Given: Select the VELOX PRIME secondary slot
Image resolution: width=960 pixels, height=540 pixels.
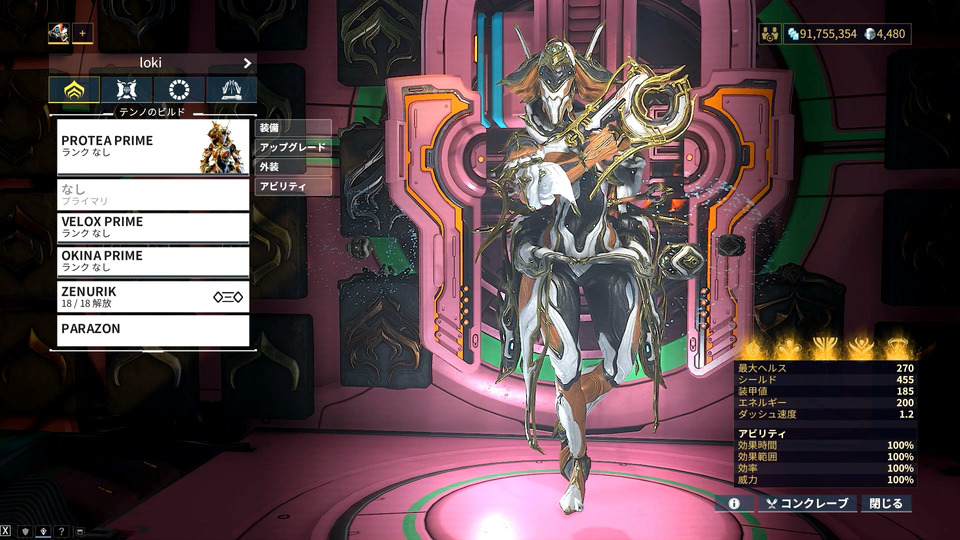Looking at the screenshot, I should pos(152,227).
